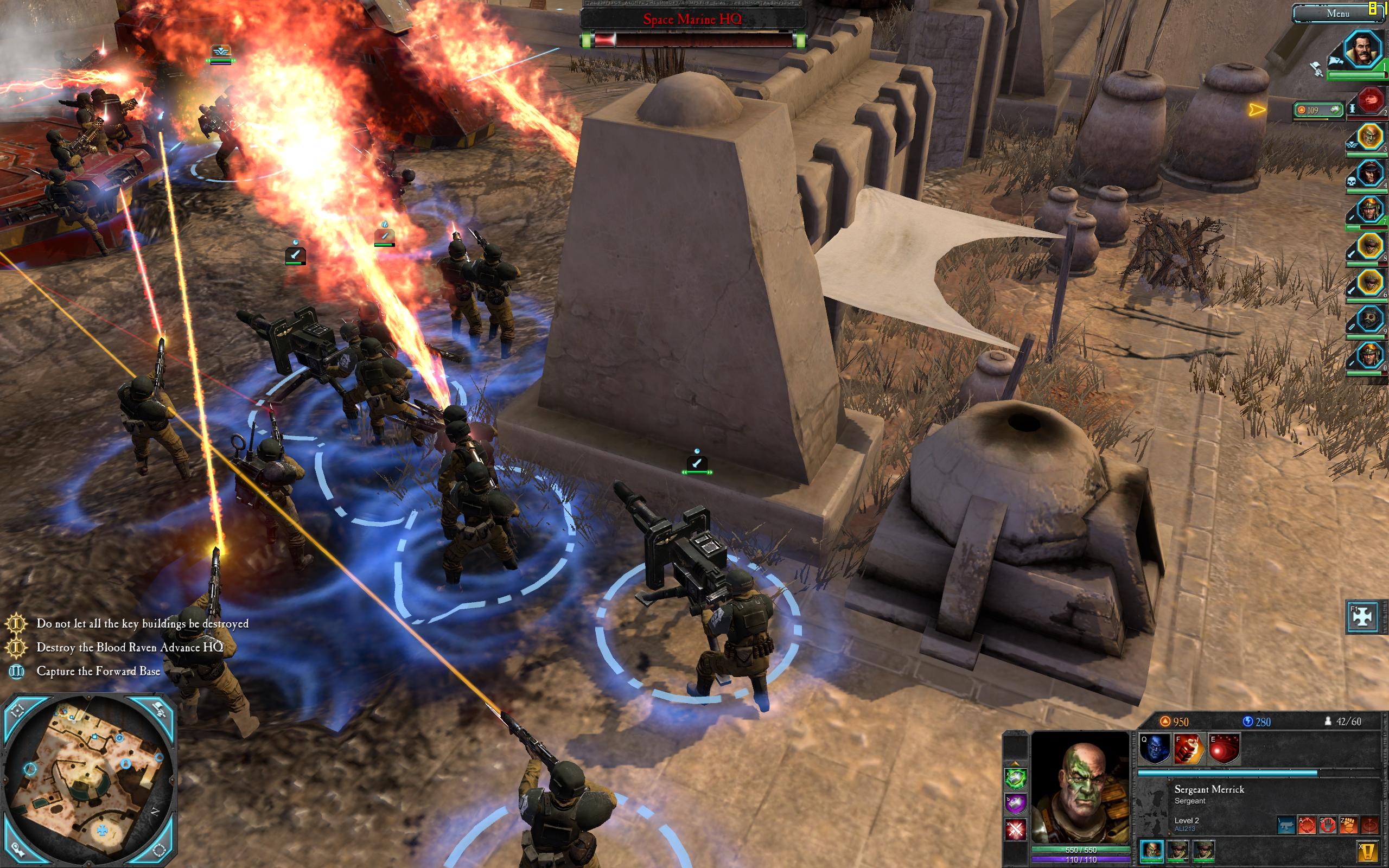Toggle the melee fist stance command
The image size is (1389, 868).
pos(1348,826)
